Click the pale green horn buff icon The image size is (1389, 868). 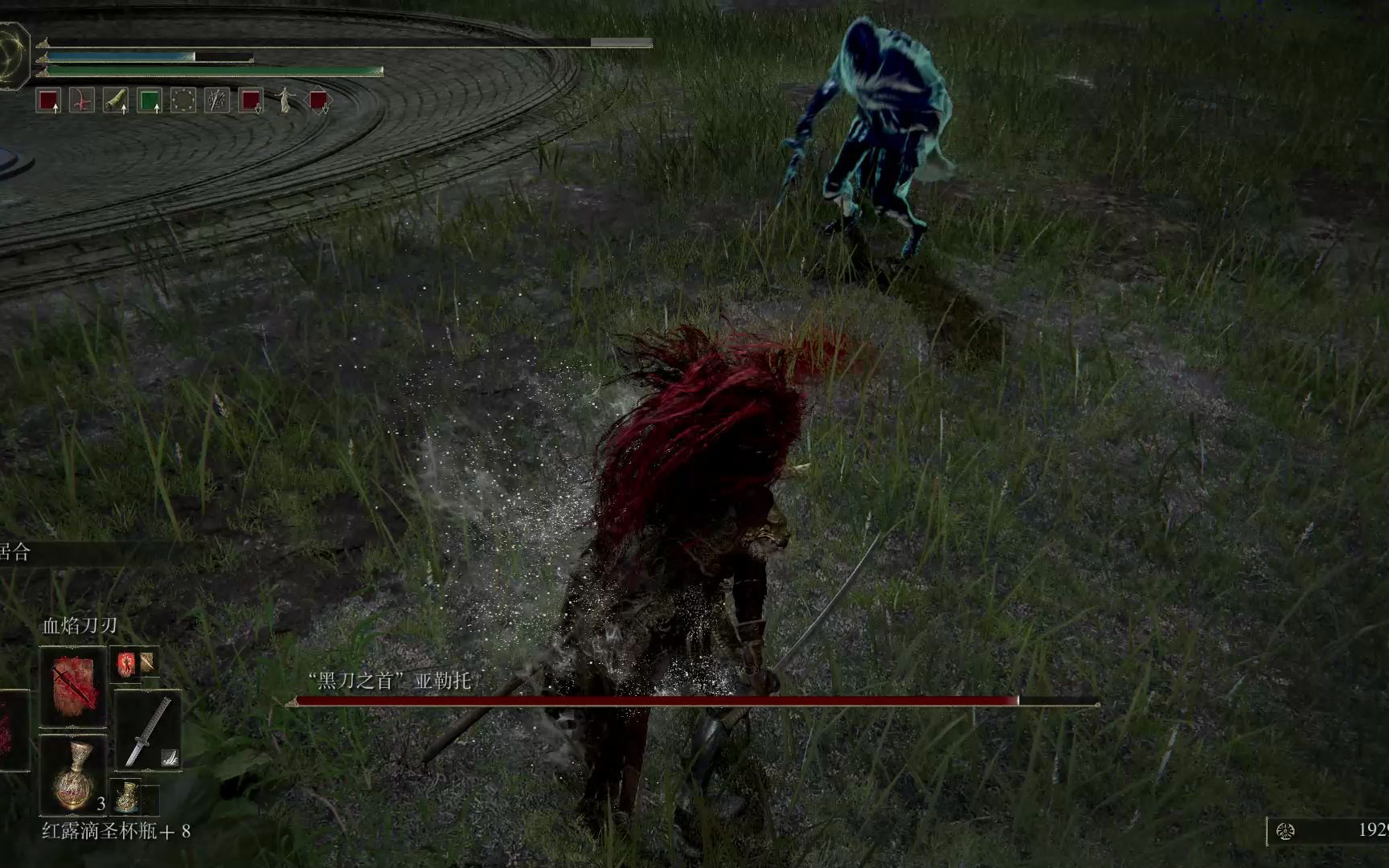pos(116,100)
